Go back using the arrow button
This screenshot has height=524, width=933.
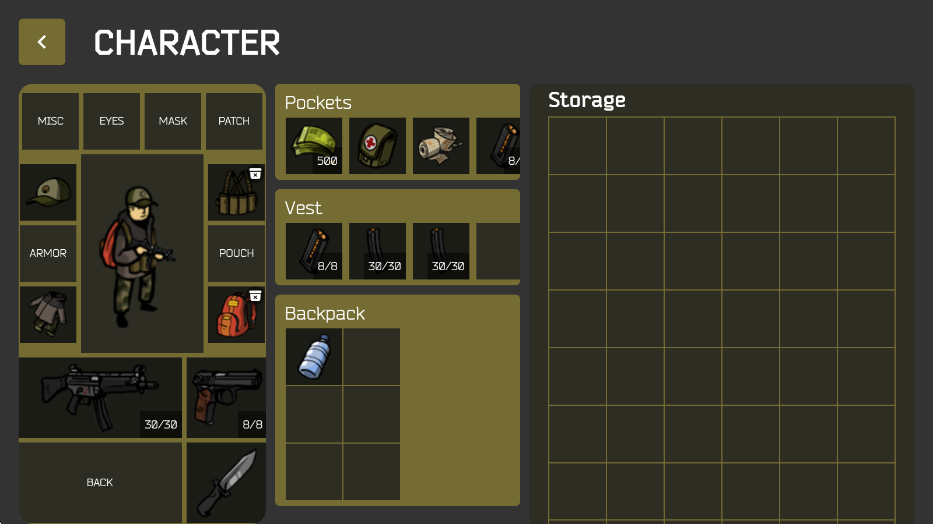point(42,42)
